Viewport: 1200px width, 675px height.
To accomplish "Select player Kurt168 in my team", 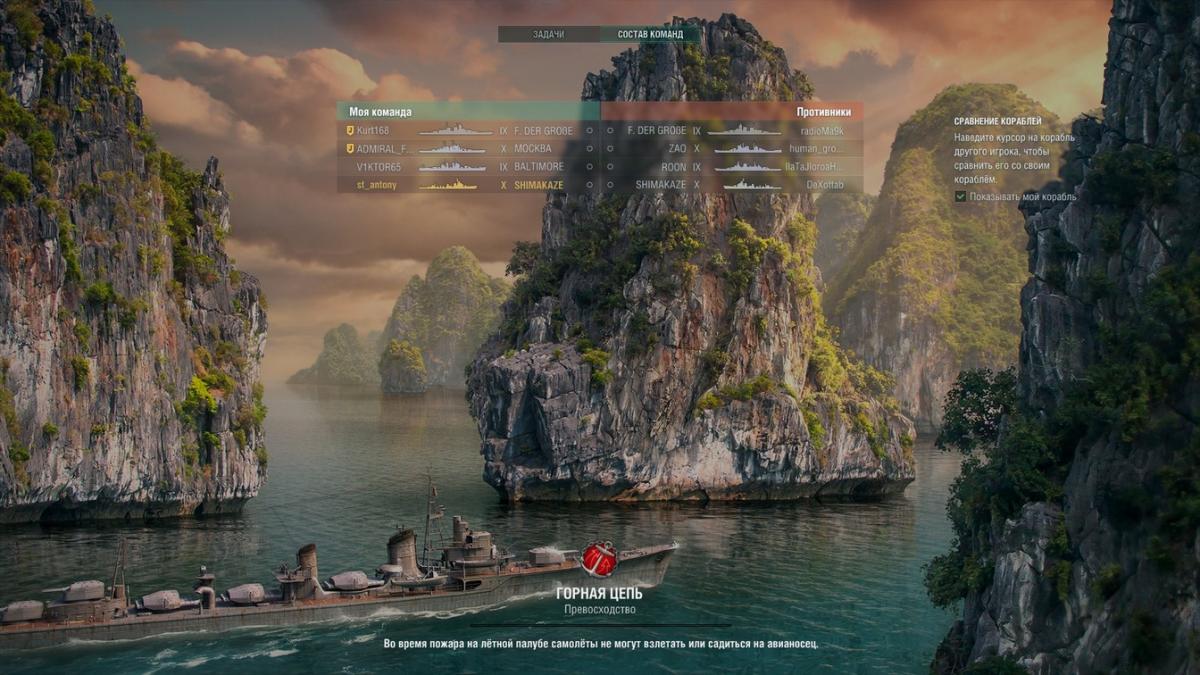I will [468, 130].
